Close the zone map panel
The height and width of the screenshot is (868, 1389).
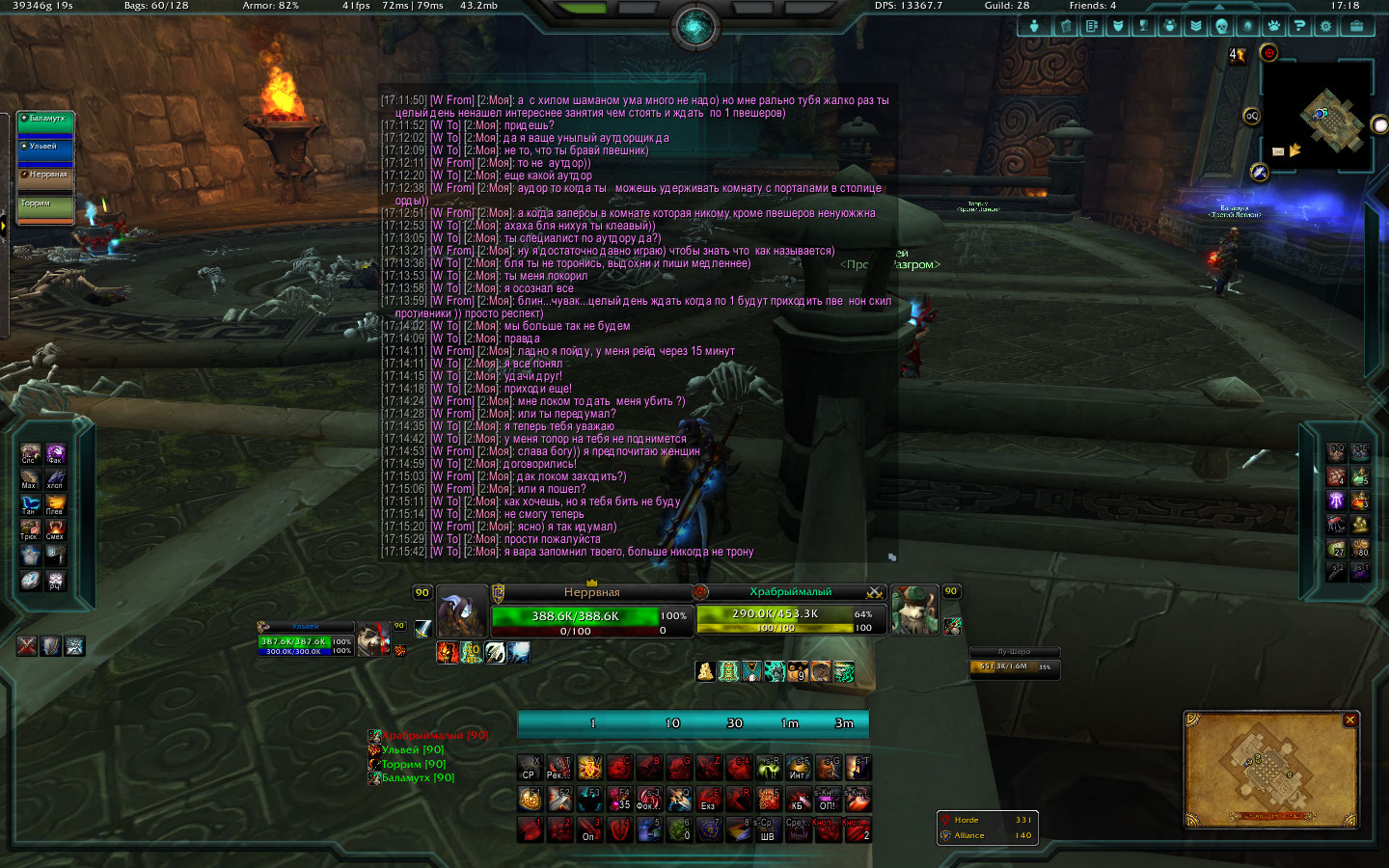[x=1350, y=719]
